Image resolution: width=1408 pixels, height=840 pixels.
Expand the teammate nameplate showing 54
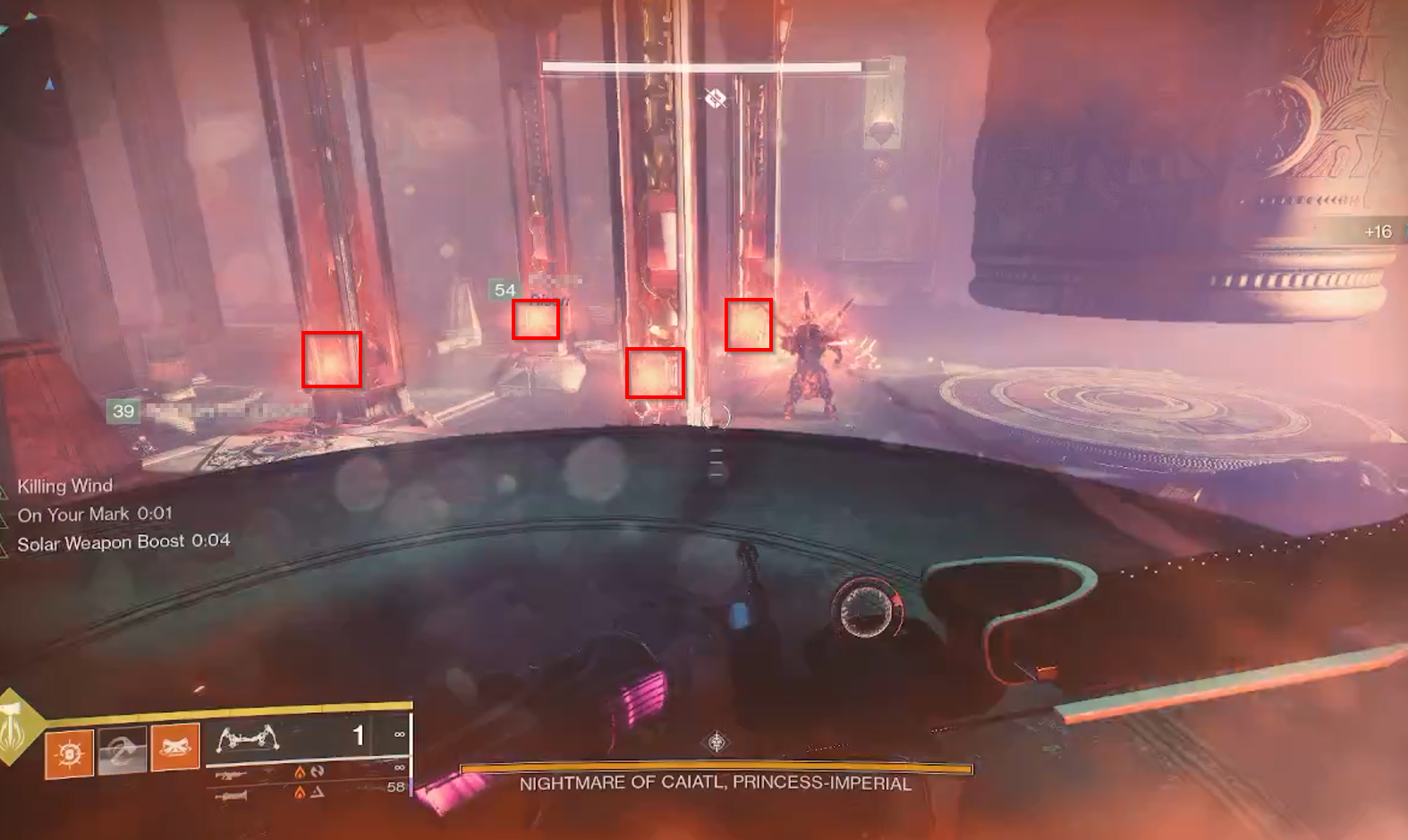[x=504, y=290]
